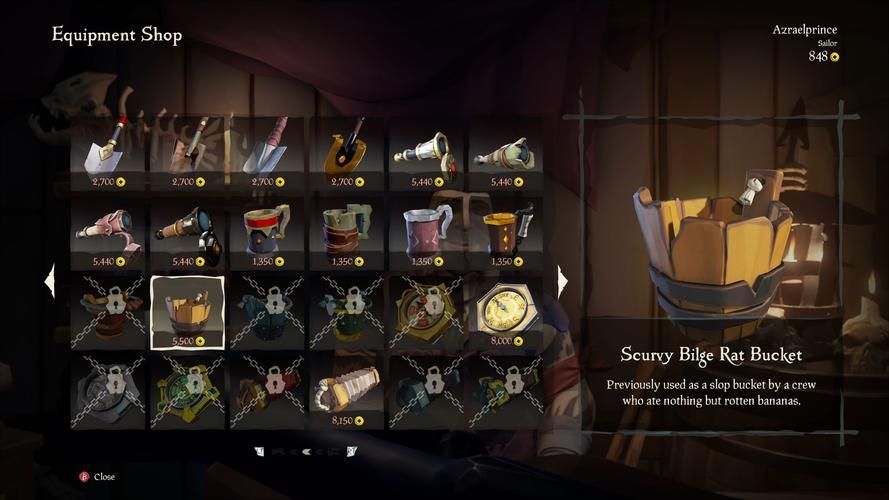Pick the white and gold spyglass

427,152
